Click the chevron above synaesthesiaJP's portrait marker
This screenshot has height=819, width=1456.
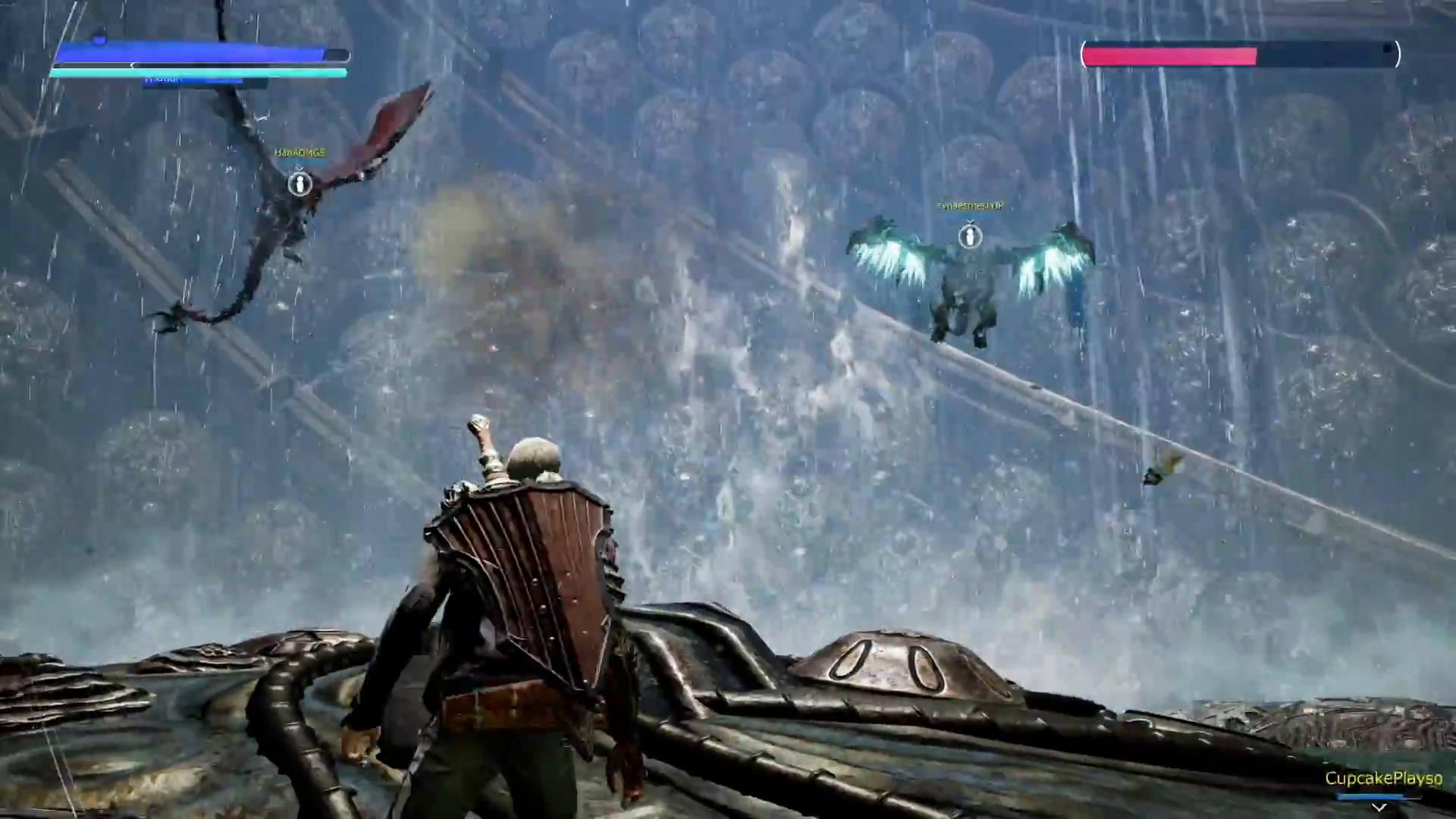(971, 221)
